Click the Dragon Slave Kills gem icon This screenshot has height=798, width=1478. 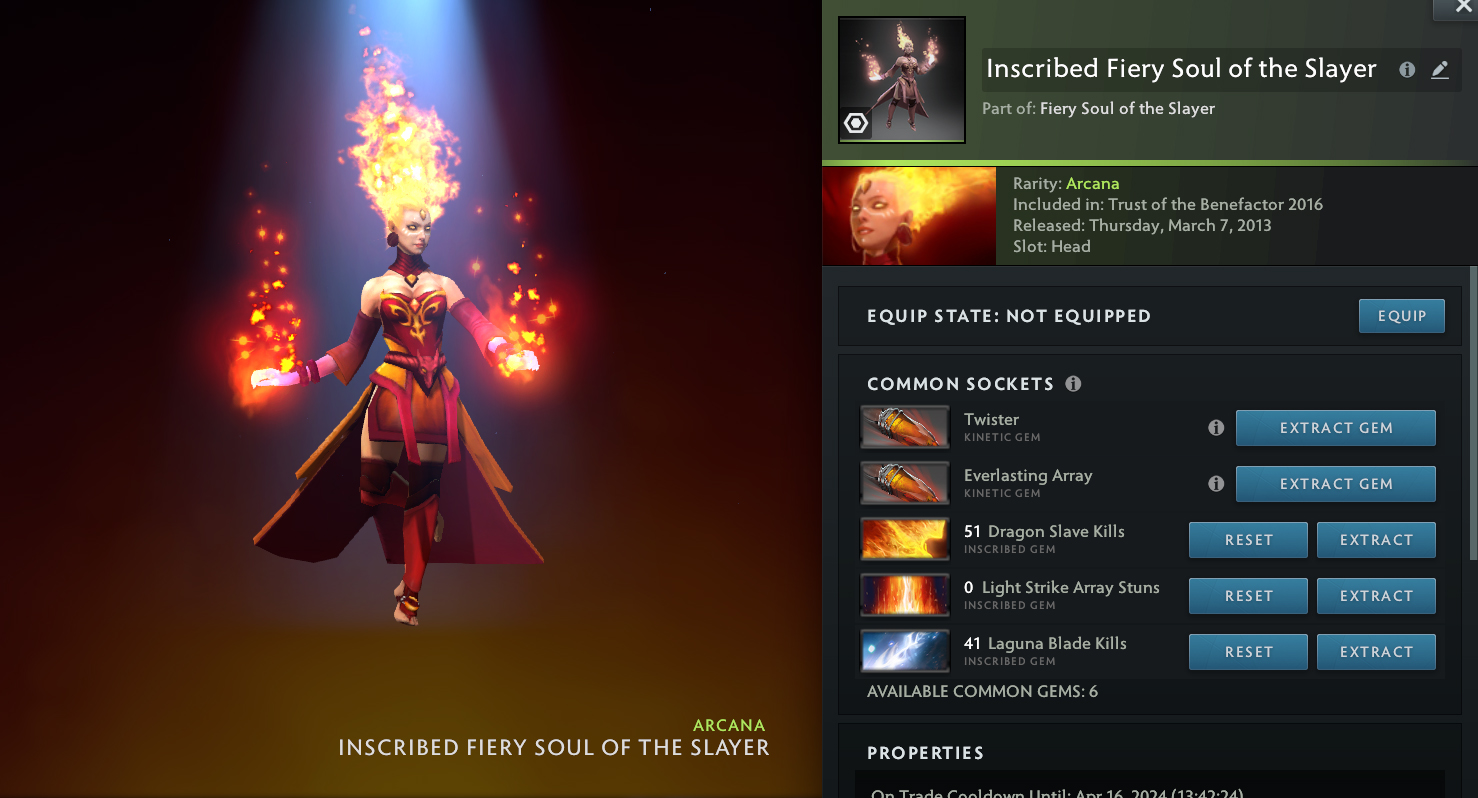pyautogui.click(x=904, y=540)
